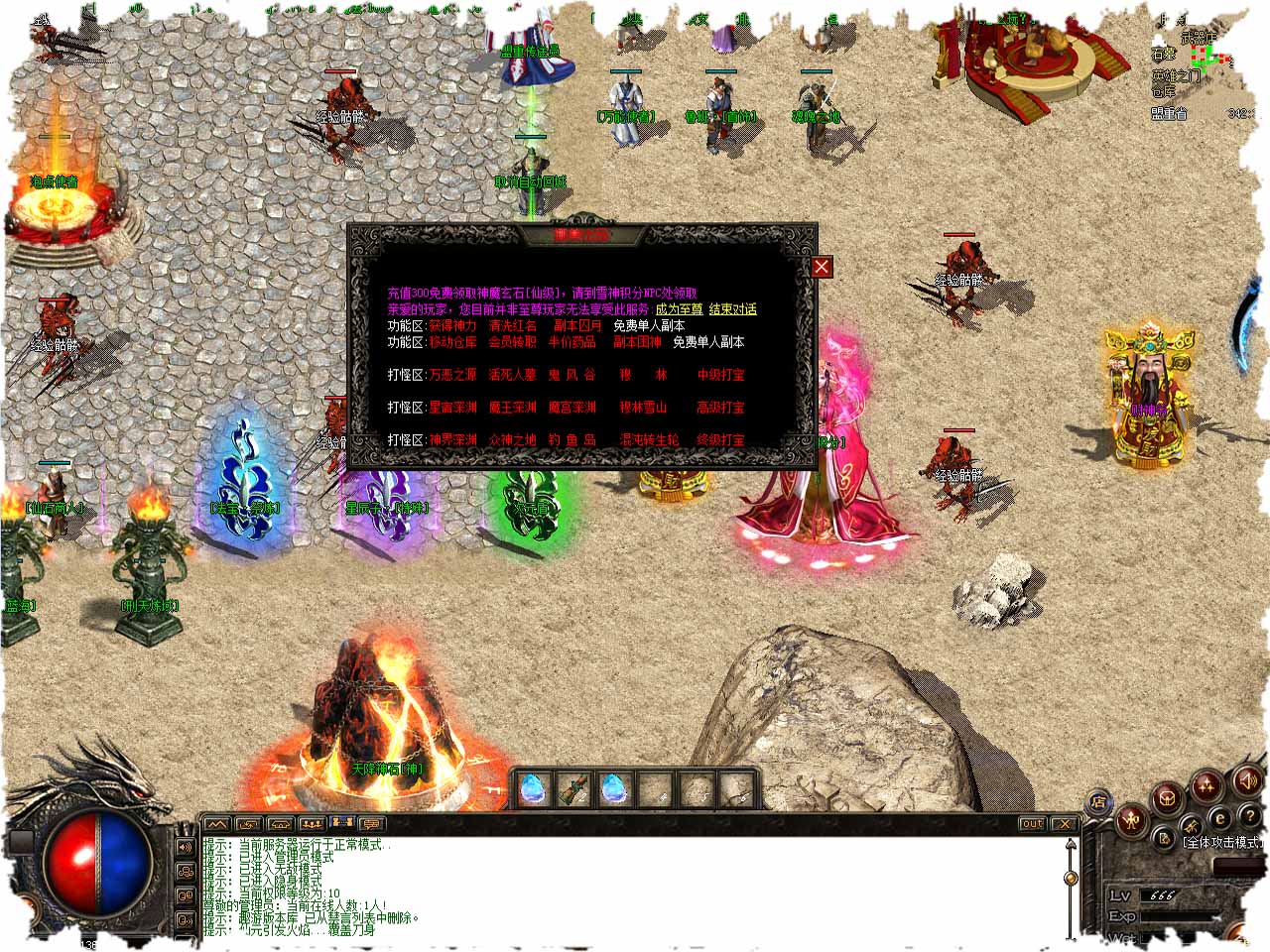The width and height of the screenshot is (1270, 952).
Task: Toggle sound with the speaker icon
Action: coord(1248,783)
